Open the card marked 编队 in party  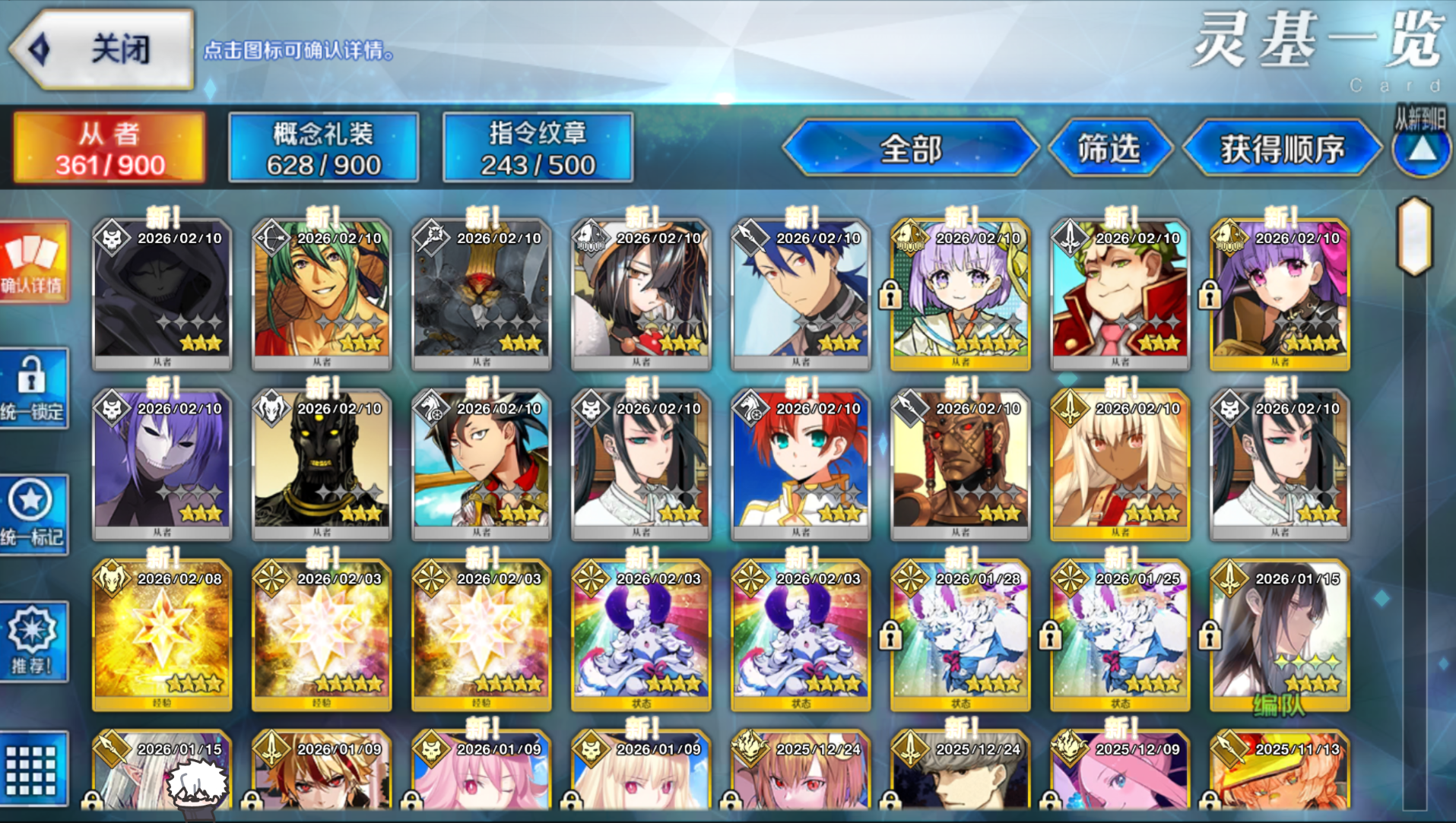coord(1280,634)
